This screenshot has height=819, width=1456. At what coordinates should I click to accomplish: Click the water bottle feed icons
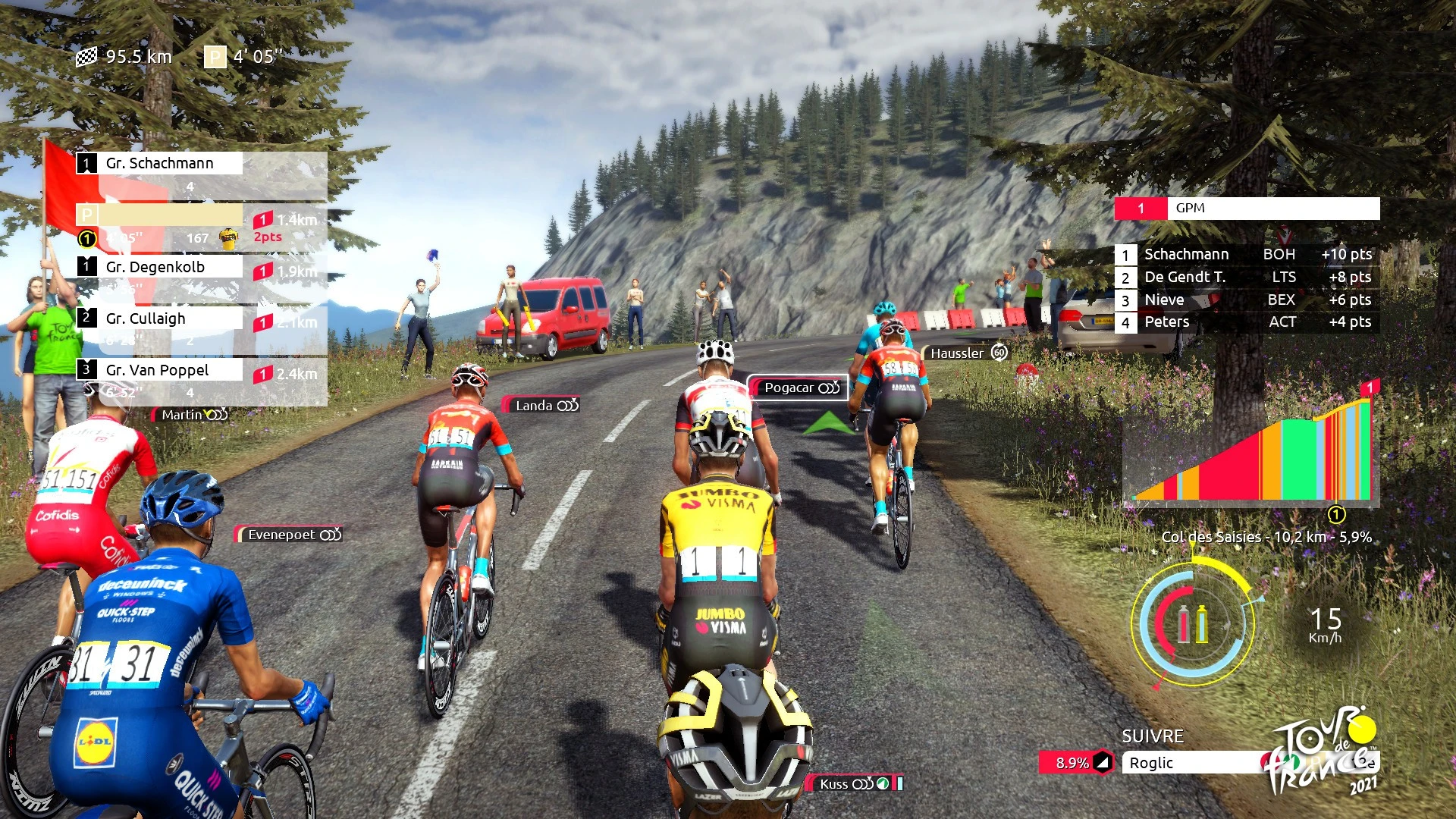point(1192,625)
